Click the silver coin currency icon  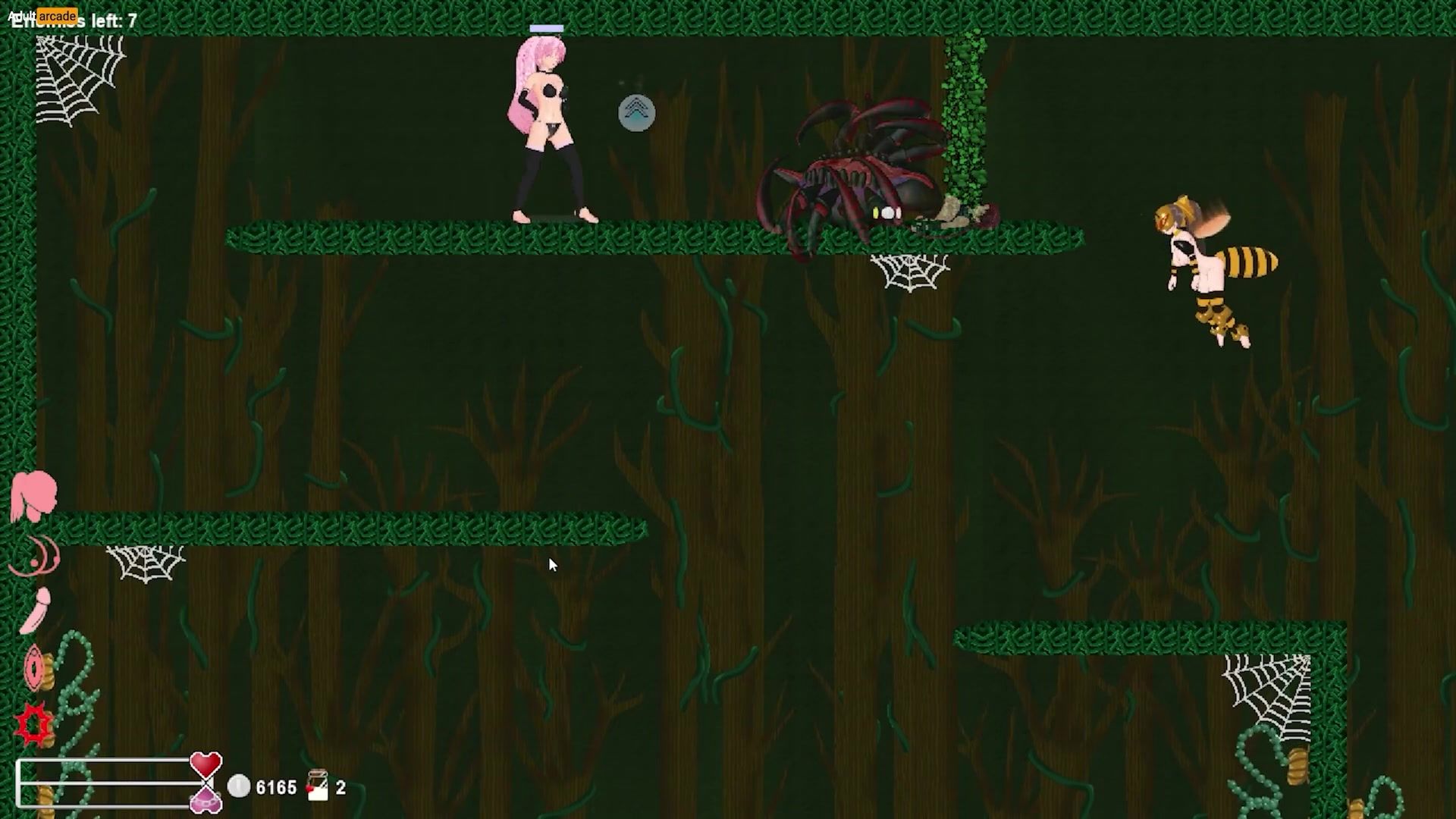click(x=239, y=786)
